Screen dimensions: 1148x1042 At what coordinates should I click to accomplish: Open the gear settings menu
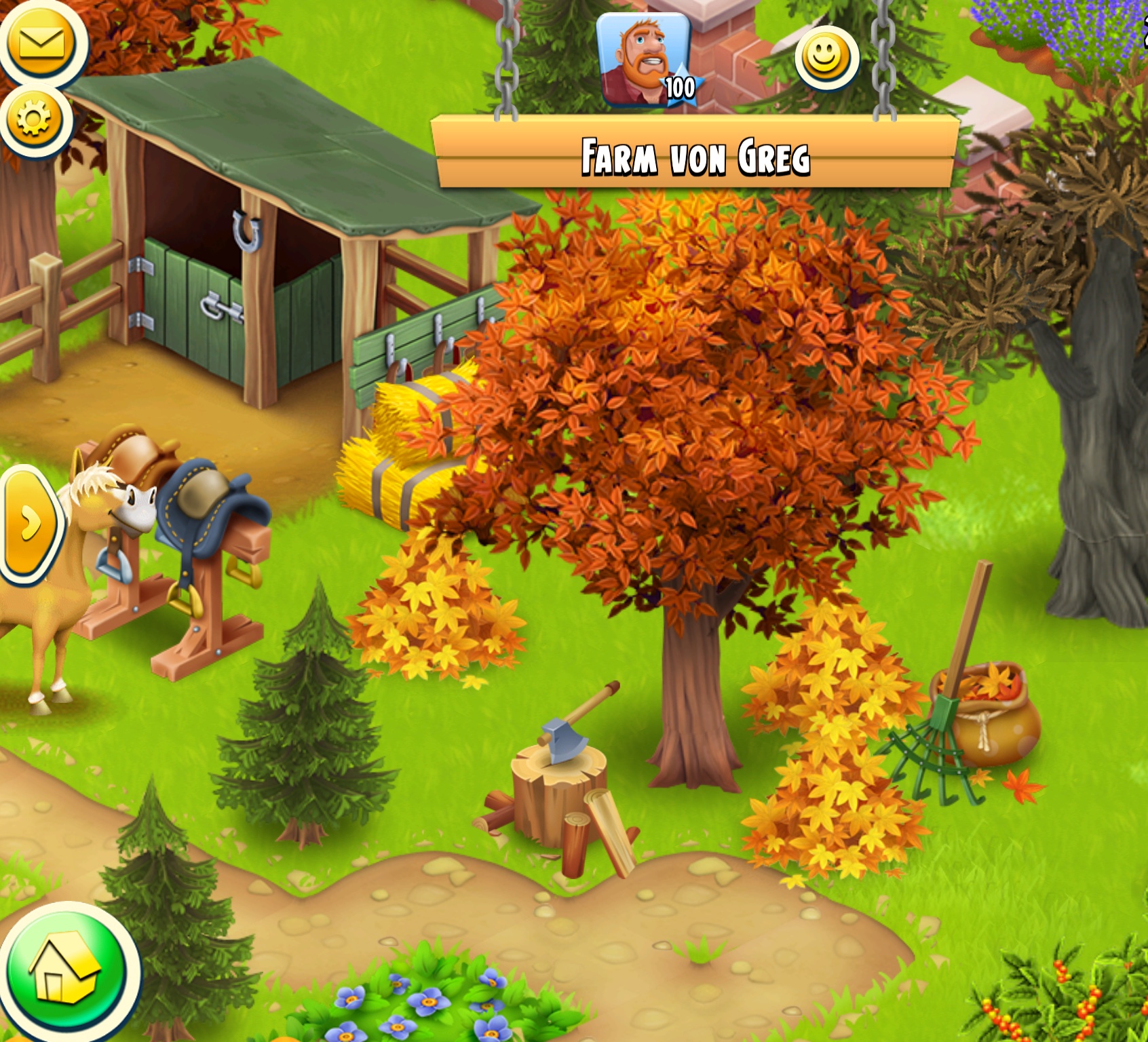point(35,120)
